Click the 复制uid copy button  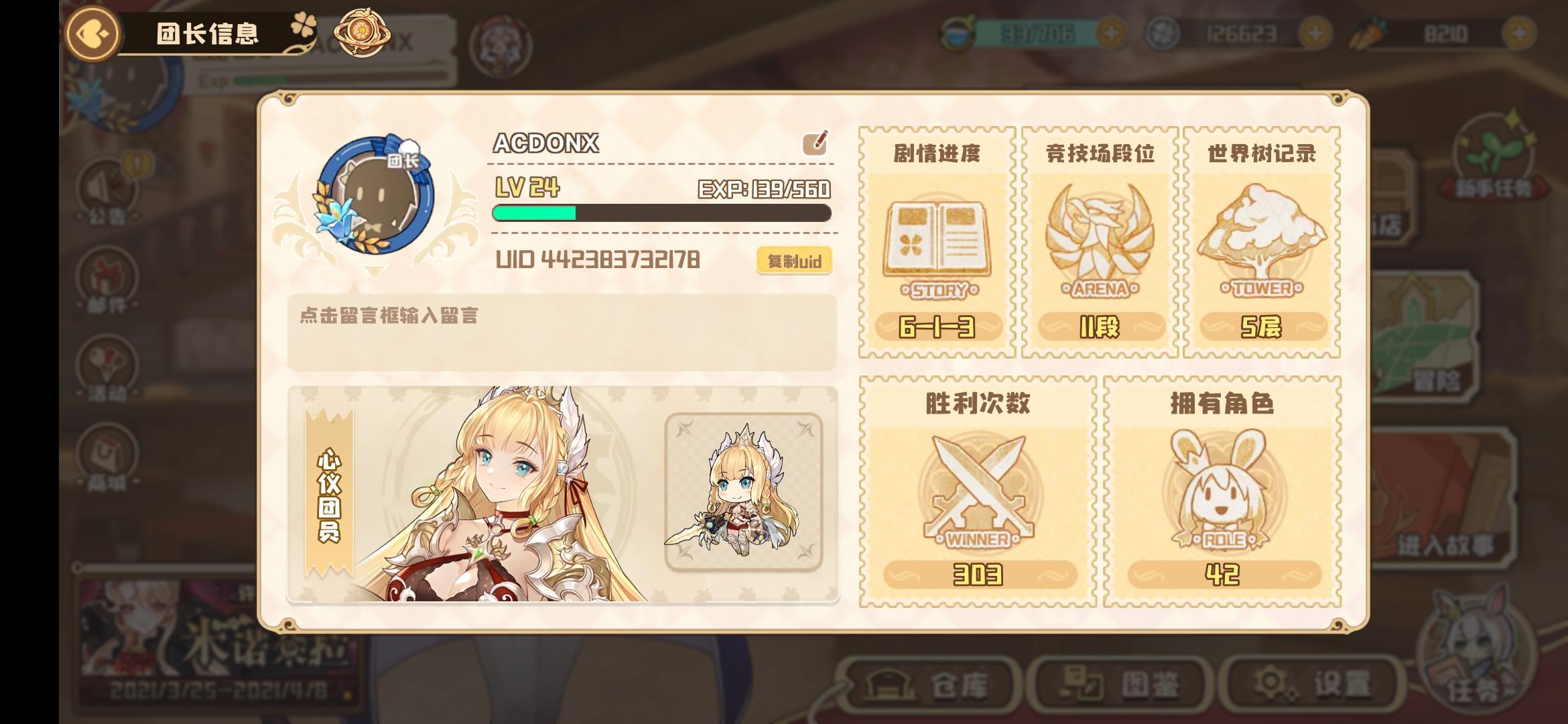pos(793,260)
